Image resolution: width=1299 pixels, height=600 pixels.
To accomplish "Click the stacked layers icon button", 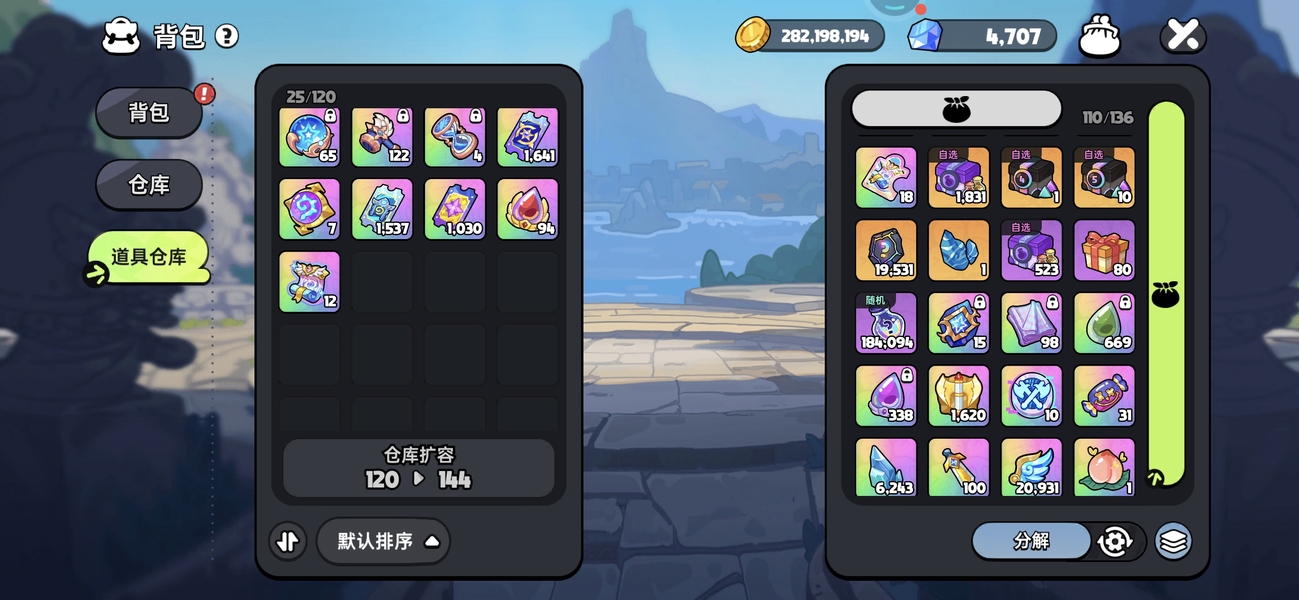I will point(1173,541).
